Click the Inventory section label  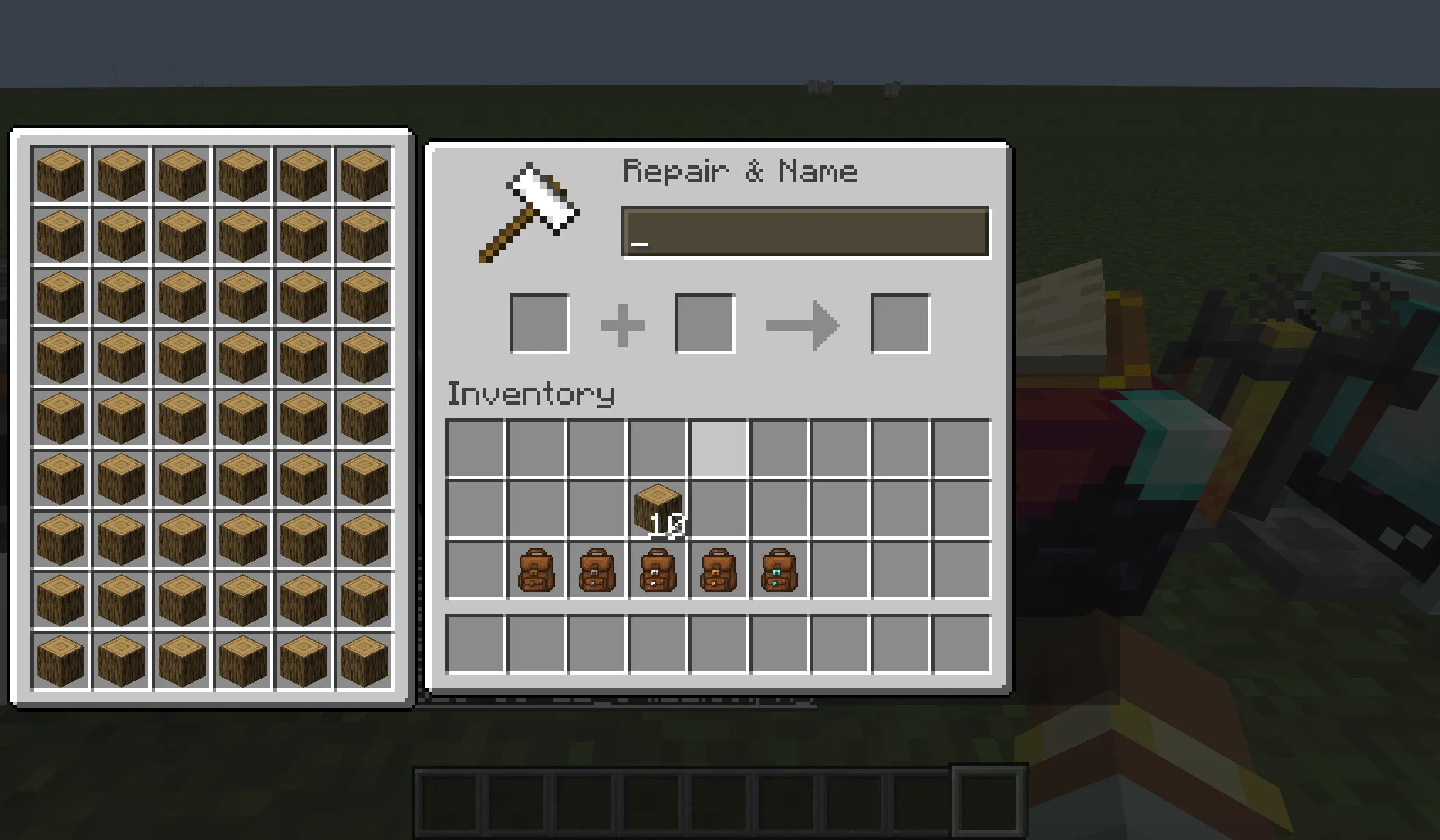pyautogui.click(x=530, y=393)
